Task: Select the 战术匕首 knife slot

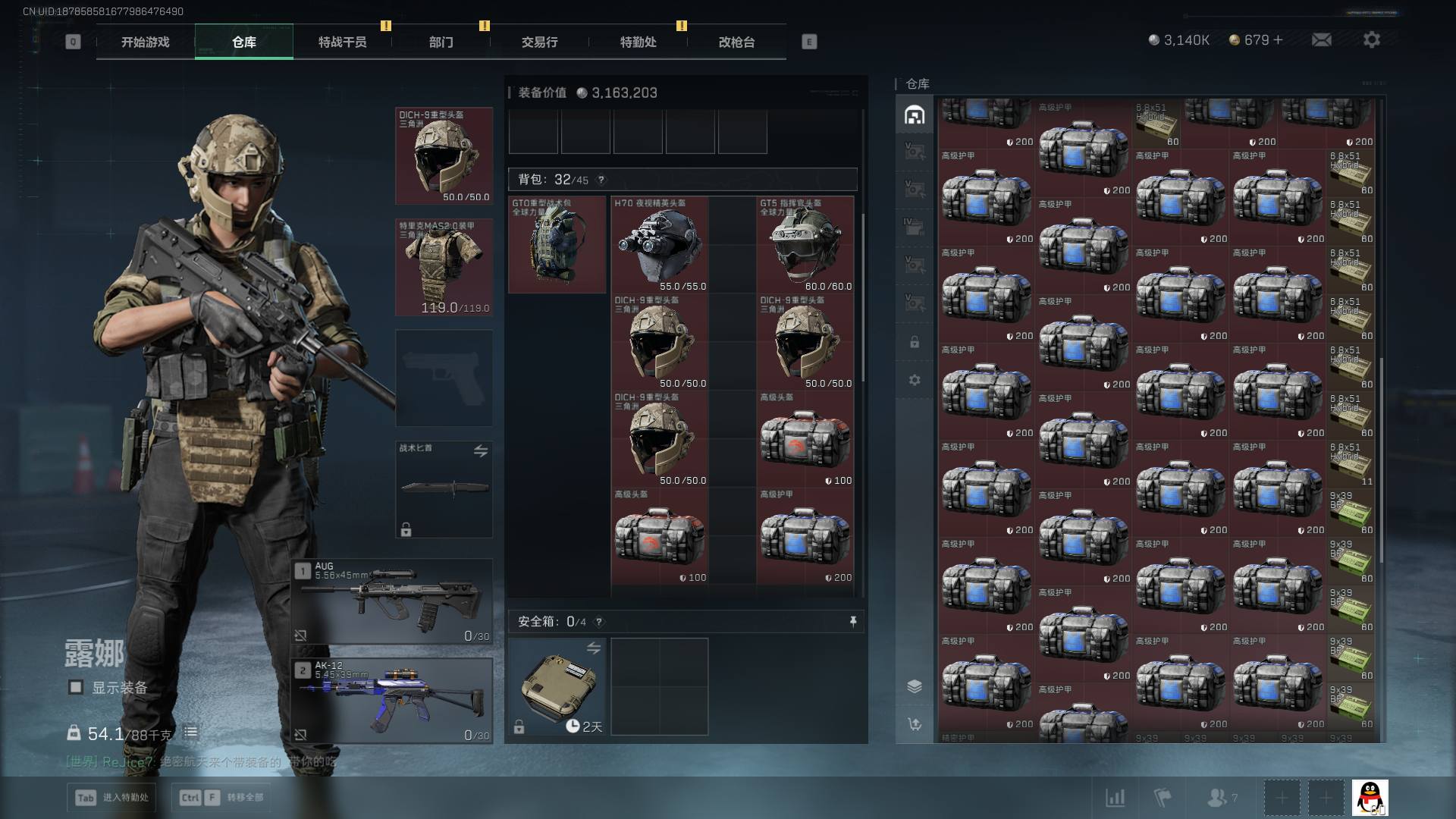Action: pos(444,489)
